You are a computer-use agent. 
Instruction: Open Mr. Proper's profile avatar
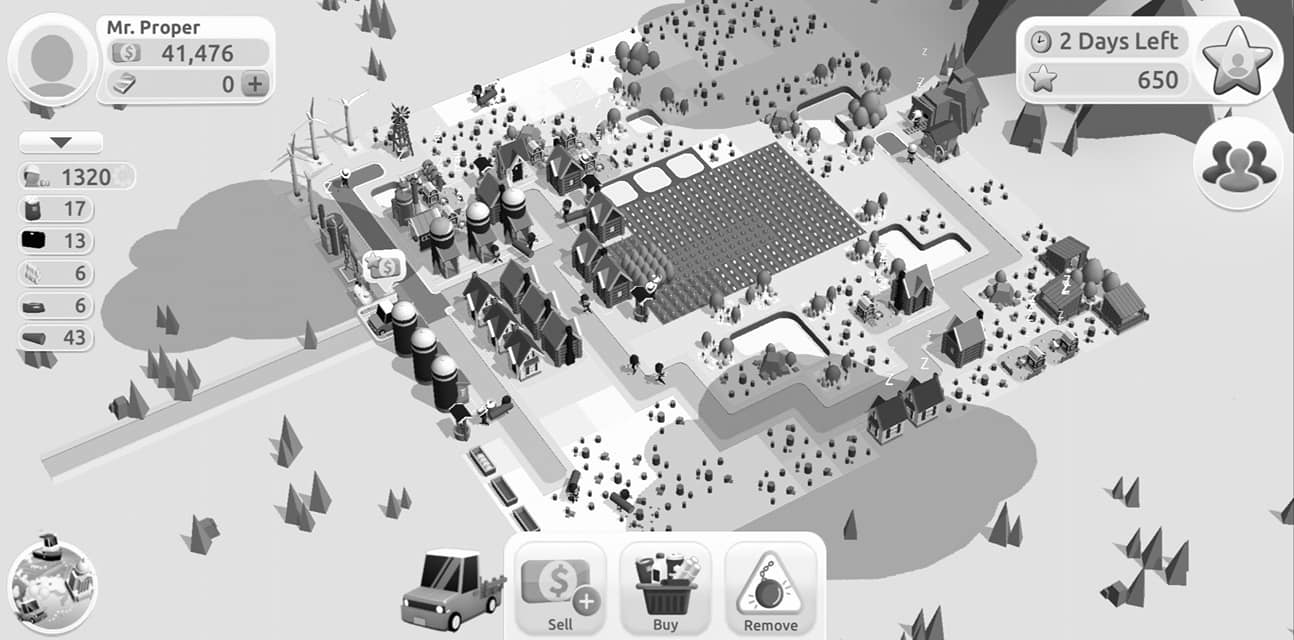point(52,60)
